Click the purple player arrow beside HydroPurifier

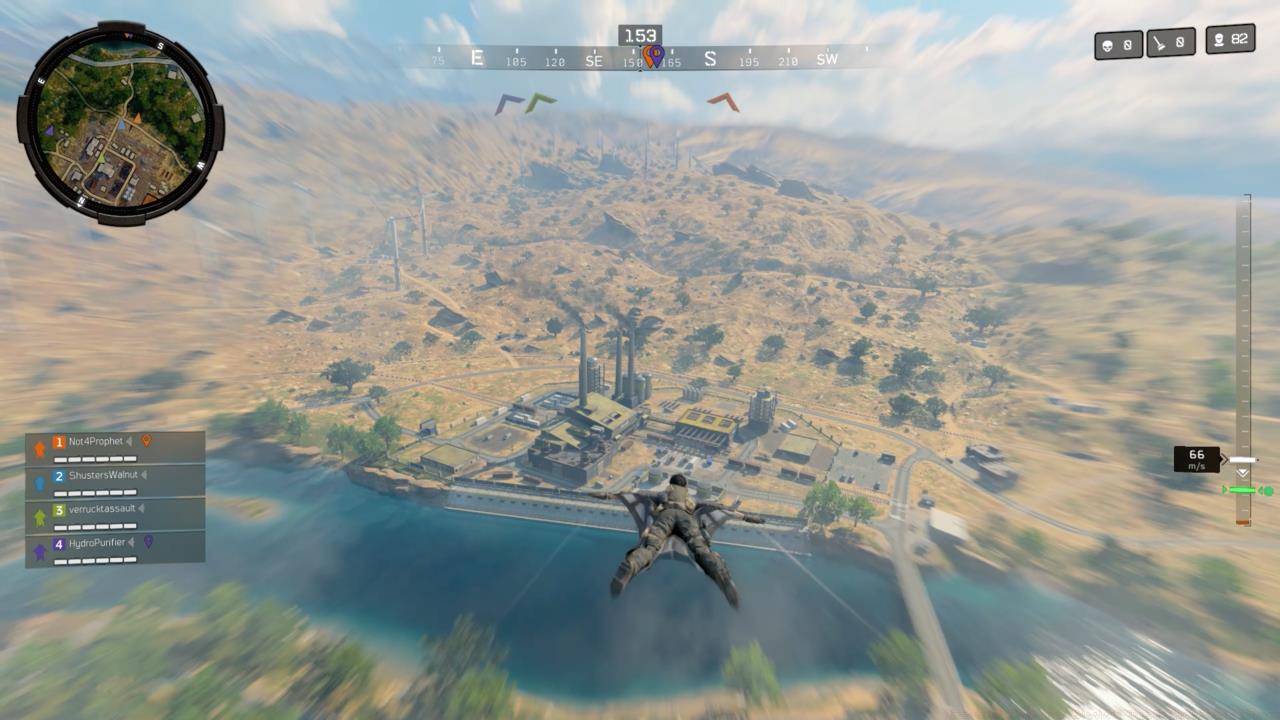(x=40, y=551)
